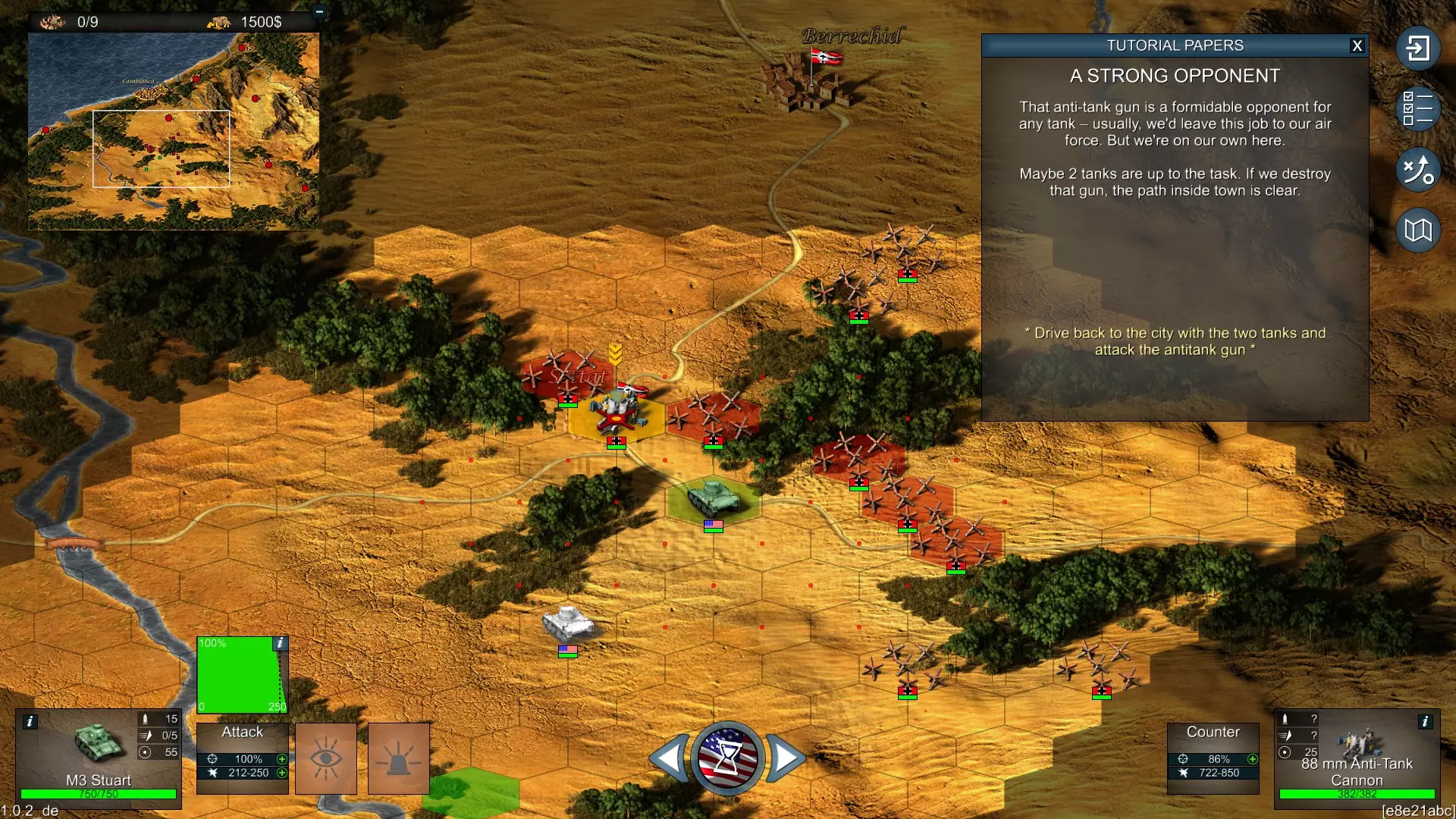Expand the Attack damage 212-250 details
Screen dimensions: 1456x819
pyautogui.click(x=282, y=773)
